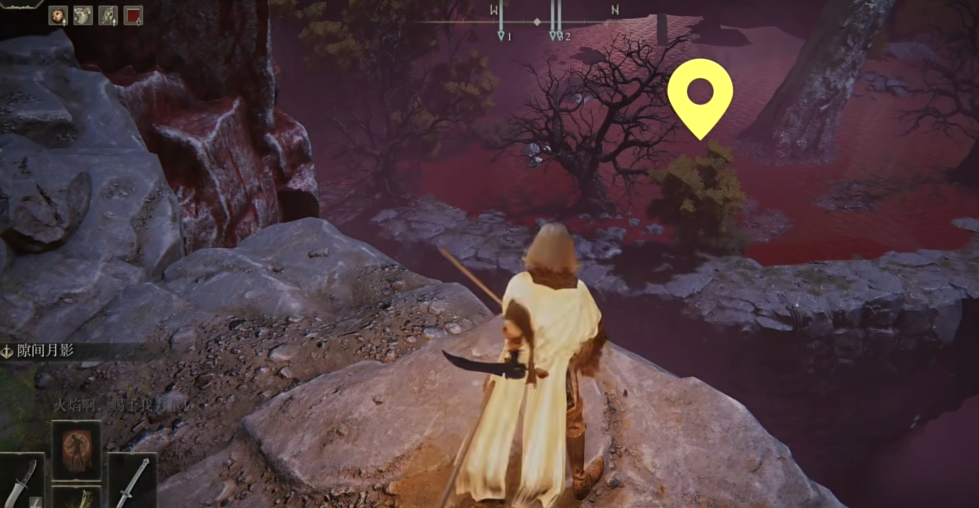Select the katana right-hand weapon slot

pos(132,480)
